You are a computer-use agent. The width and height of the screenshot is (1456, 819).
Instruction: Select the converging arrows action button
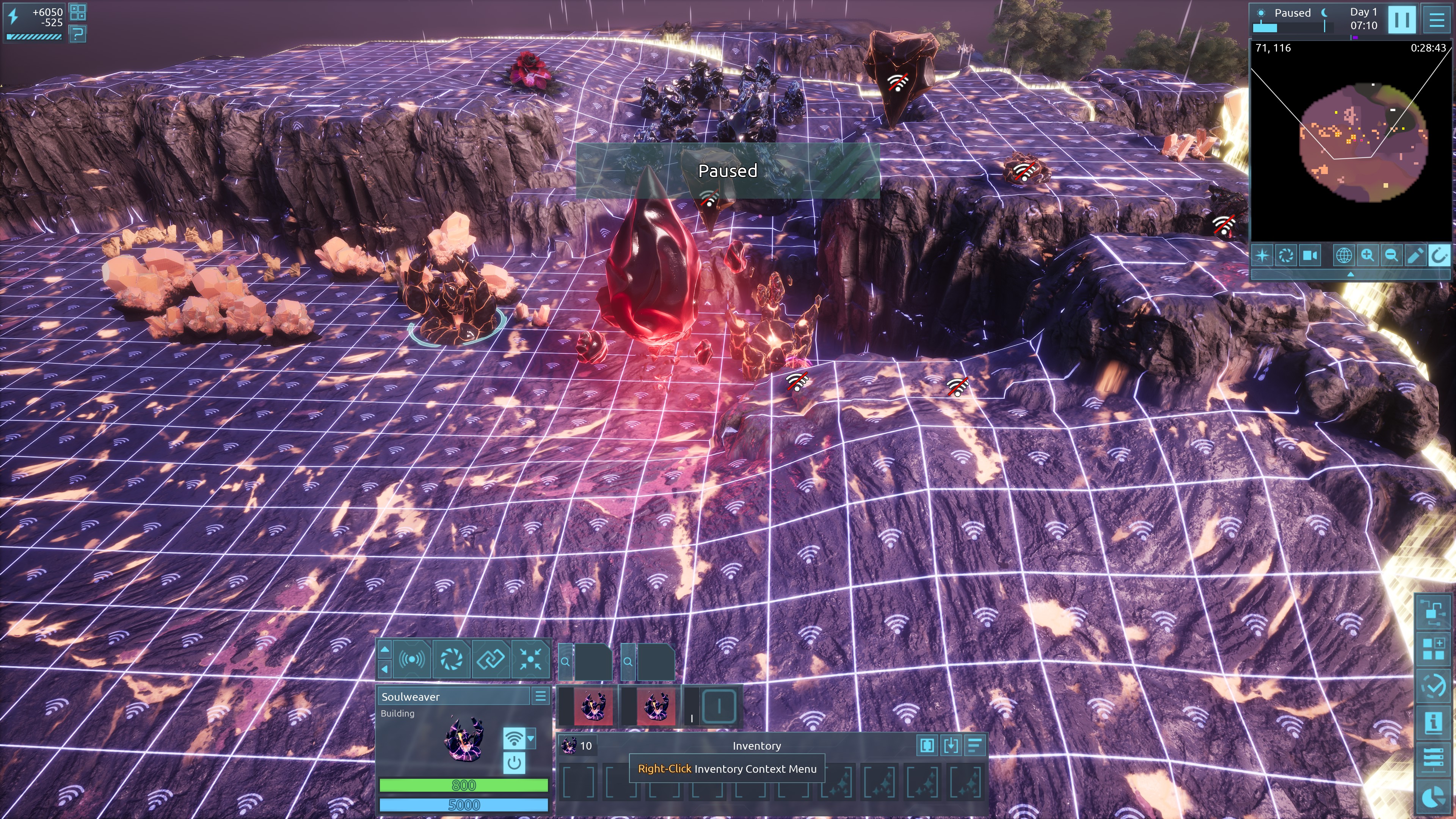[530, 659]
